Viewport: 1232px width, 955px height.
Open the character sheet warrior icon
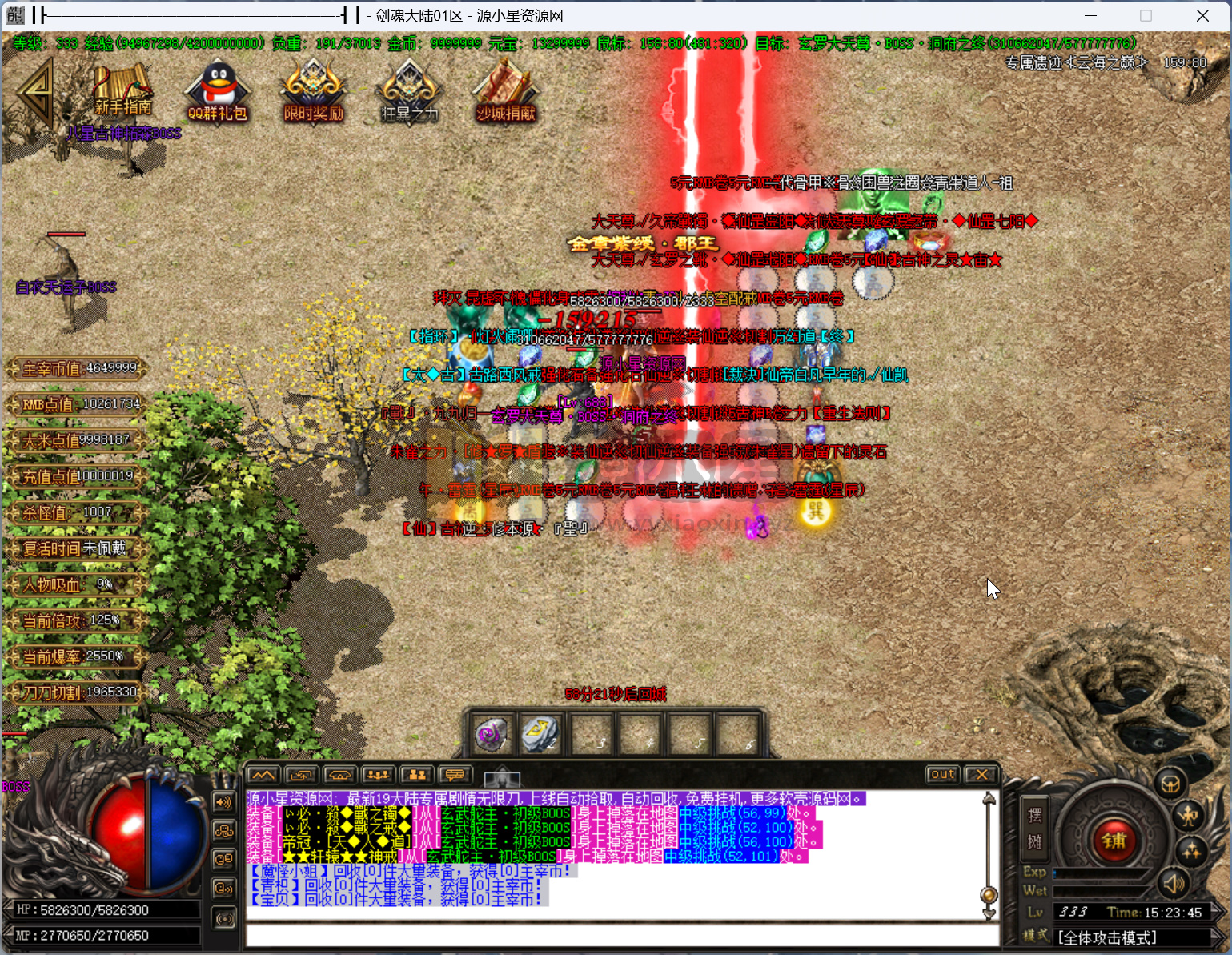pos(1189,816)
